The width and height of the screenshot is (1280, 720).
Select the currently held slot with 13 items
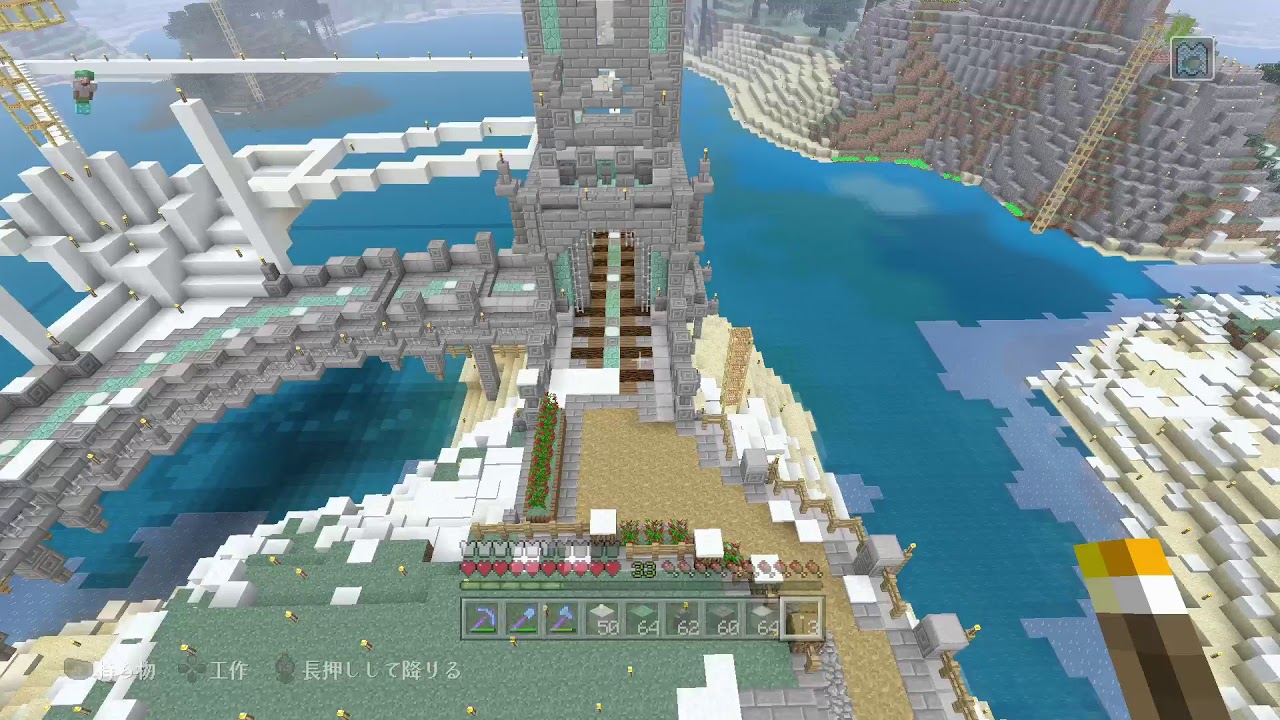pos(802,619)
